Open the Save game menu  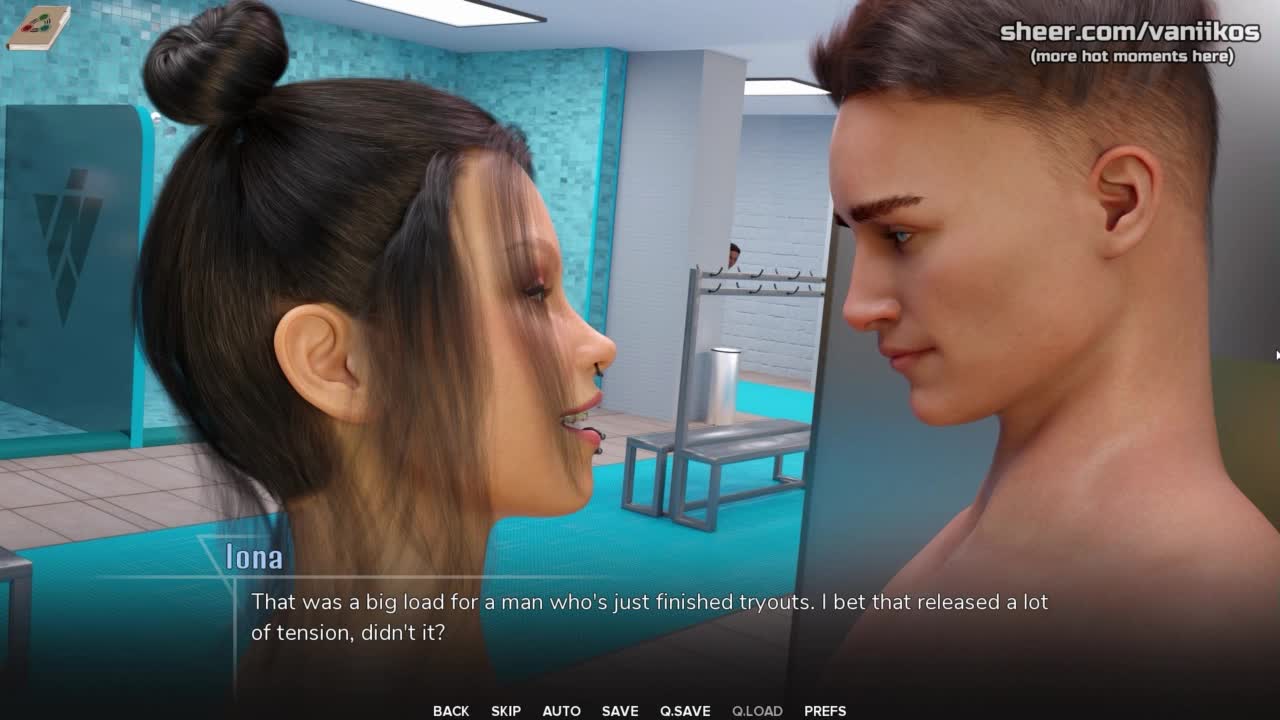click(620, 711)
